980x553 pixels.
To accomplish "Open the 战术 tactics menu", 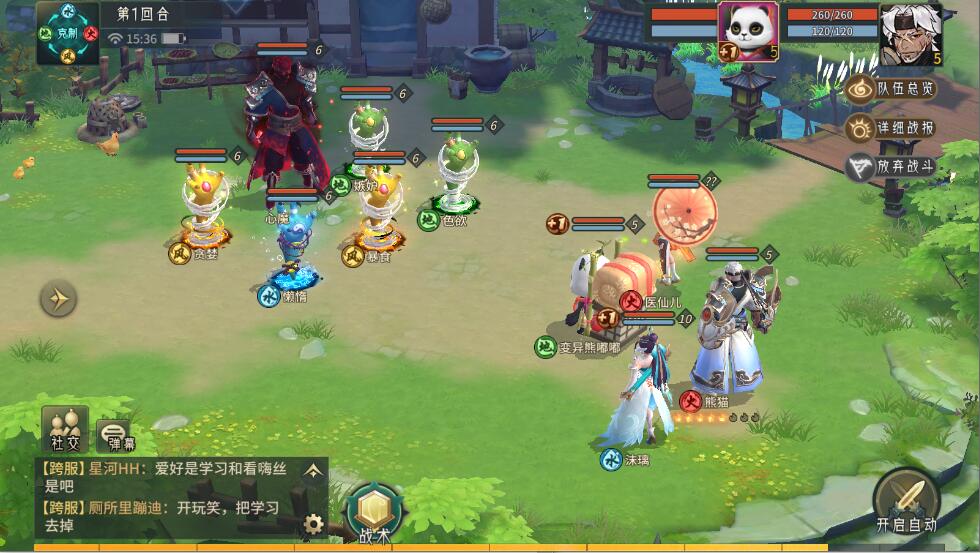I will 373,512.
